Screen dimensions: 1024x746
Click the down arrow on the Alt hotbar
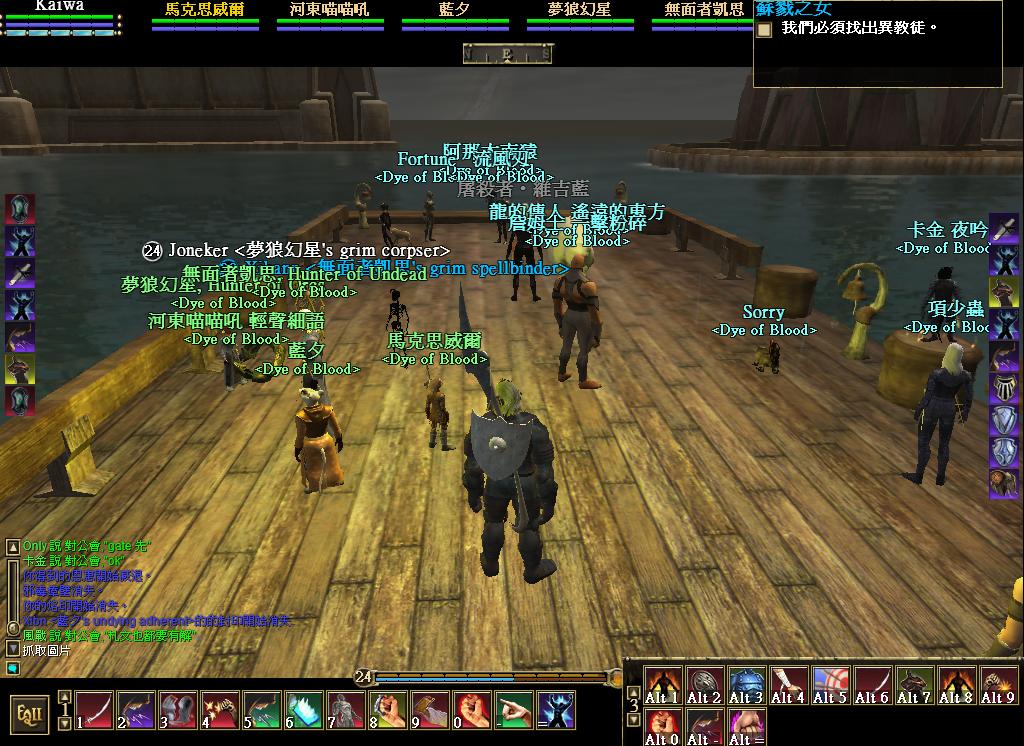[x=632, y=720]
